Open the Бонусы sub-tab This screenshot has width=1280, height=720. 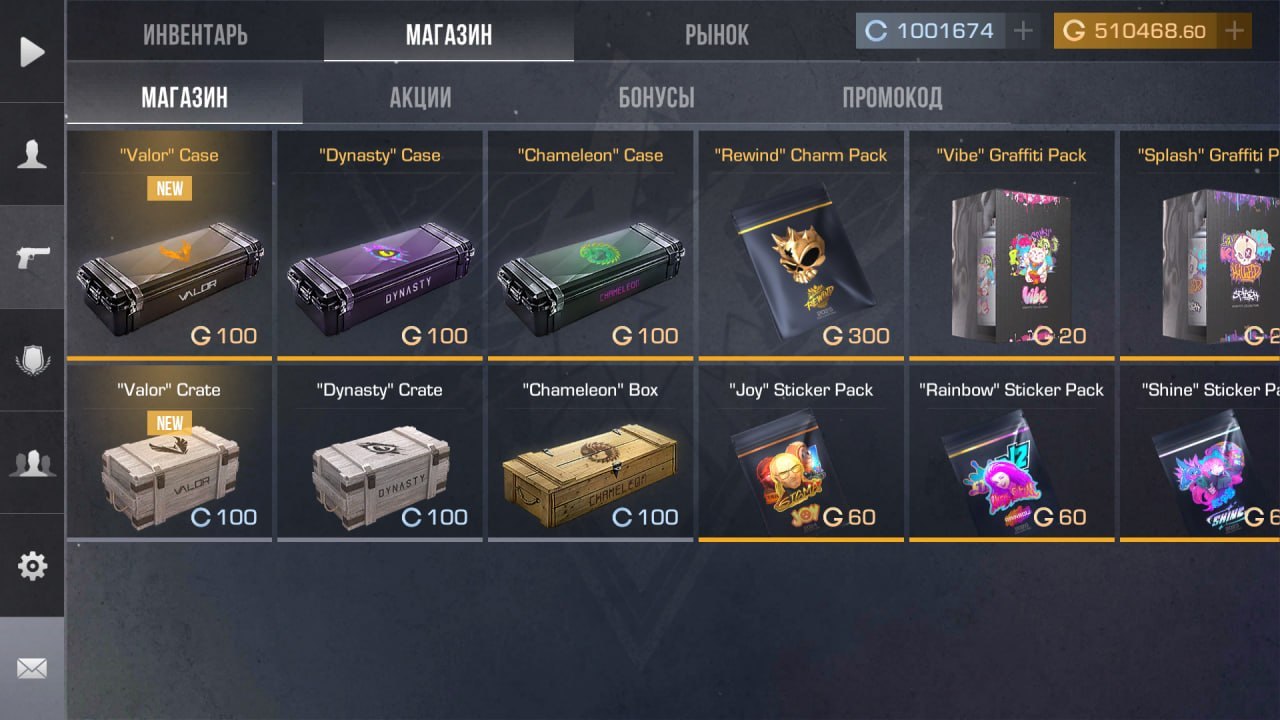pyautogui.click(x=656, y=97)
